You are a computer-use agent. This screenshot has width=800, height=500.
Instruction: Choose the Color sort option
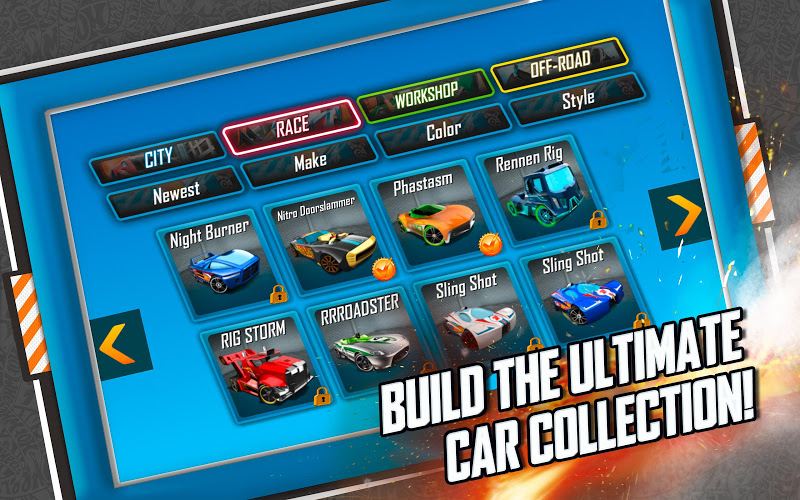443,130
